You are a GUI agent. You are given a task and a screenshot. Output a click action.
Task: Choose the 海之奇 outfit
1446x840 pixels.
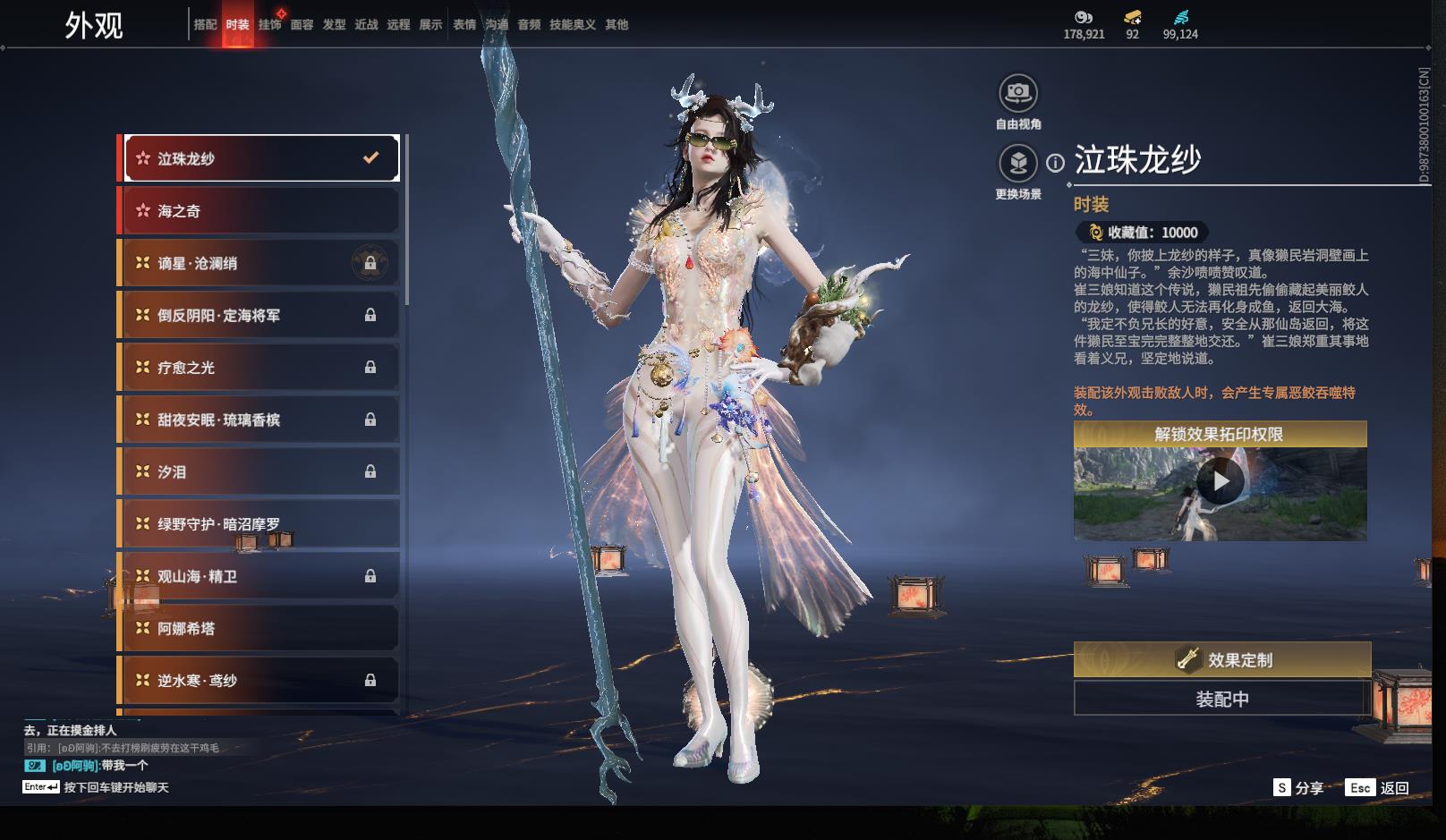tap(259, 211)
